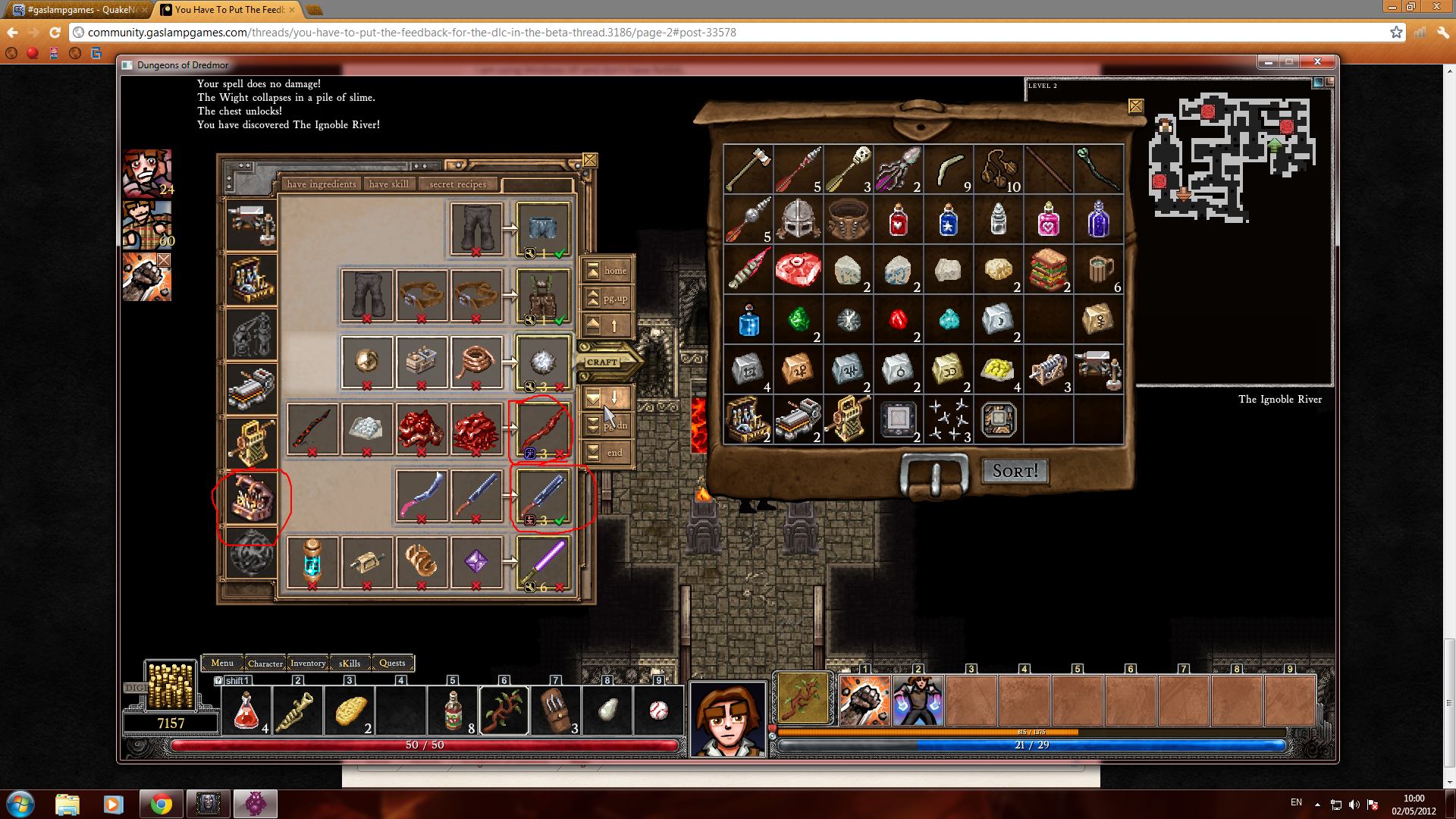This screenshot has height=819, width=1456.
Task: Switch to the 'have ingredients' filter tab
Action: tap(322, 184)
